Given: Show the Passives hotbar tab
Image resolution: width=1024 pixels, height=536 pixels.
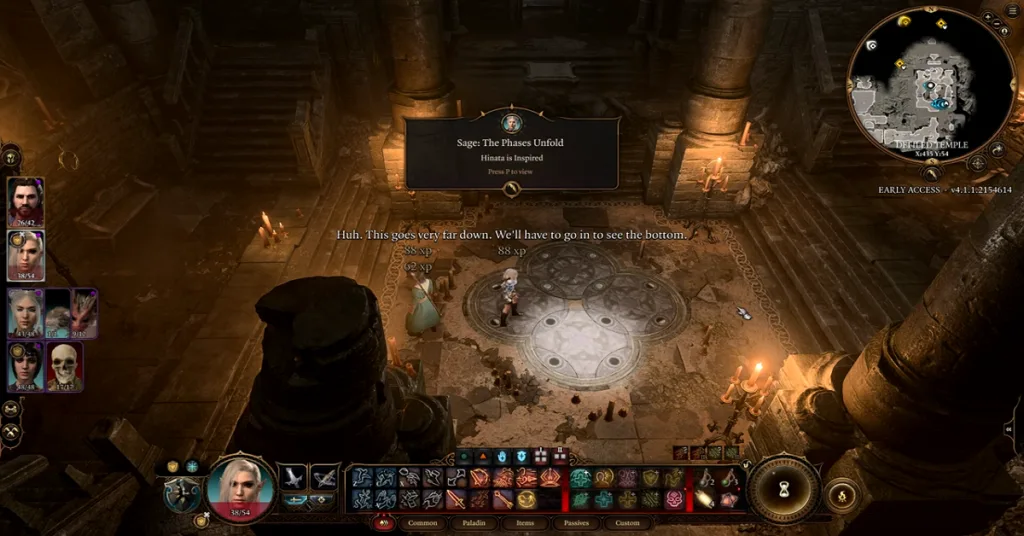Looking at the screenshot, I should coord(578,523).
